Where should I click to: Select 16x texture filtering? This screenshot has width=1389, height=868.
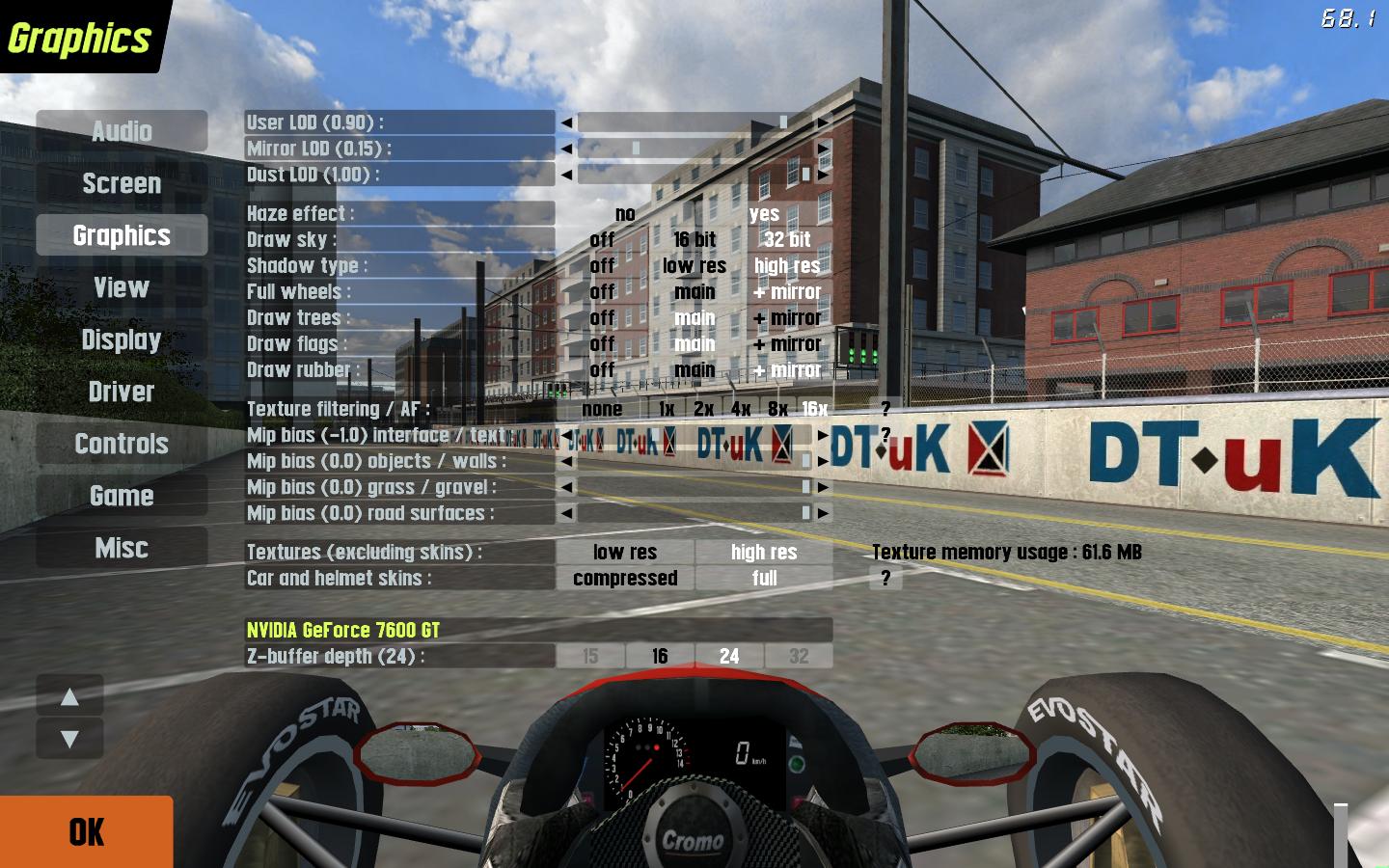click(815, 409)
